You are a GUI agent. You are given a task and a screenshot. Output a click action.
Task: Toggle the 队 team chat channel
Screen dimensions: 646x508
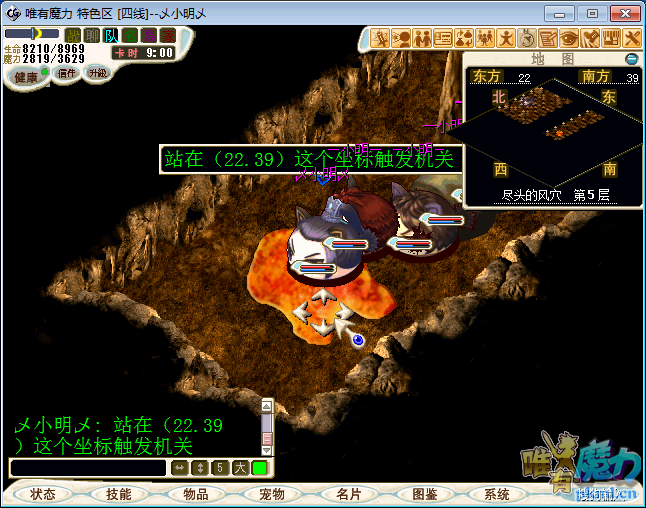[x=112, y=36]
